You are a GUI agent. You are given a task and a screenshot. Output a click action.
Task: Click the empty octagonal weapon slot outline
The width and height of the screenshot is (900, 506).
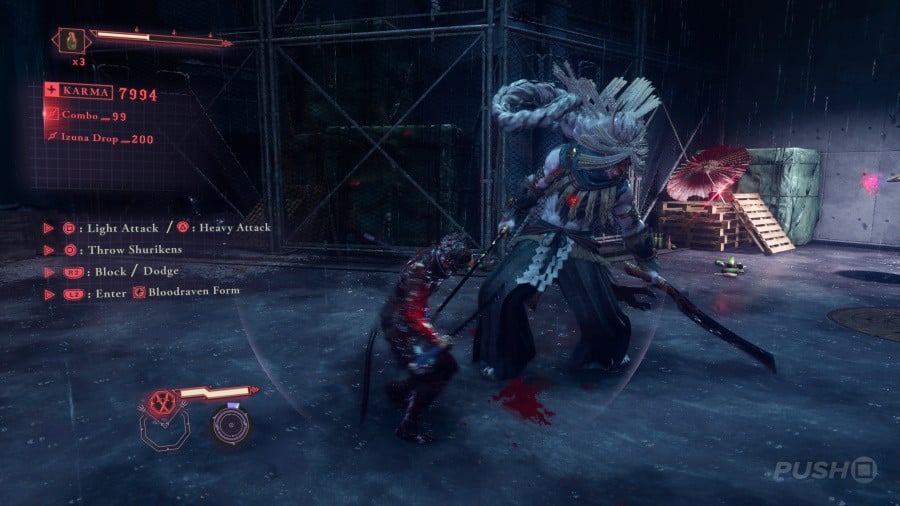point(162,430)
